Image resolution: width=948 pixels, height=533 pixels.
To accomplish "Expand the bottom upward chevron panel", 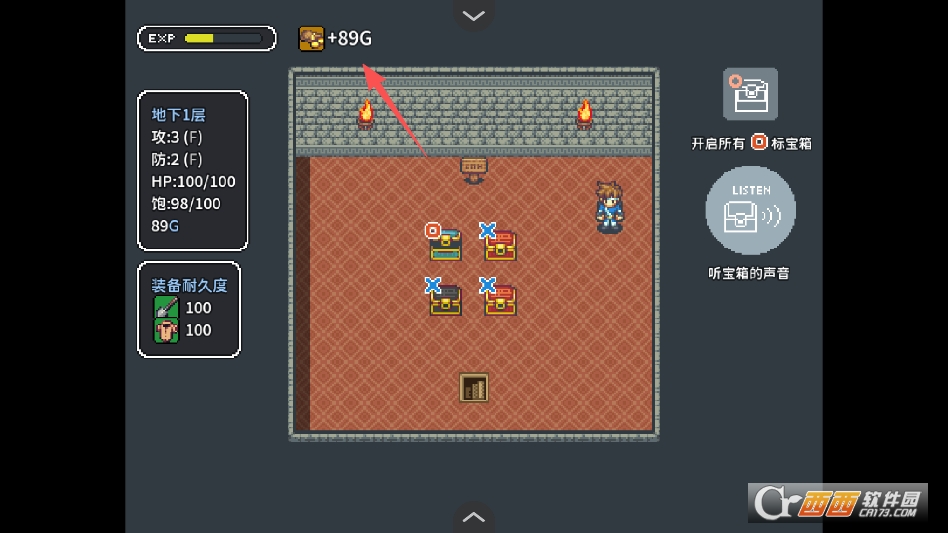I will click(x=474, y=517).
